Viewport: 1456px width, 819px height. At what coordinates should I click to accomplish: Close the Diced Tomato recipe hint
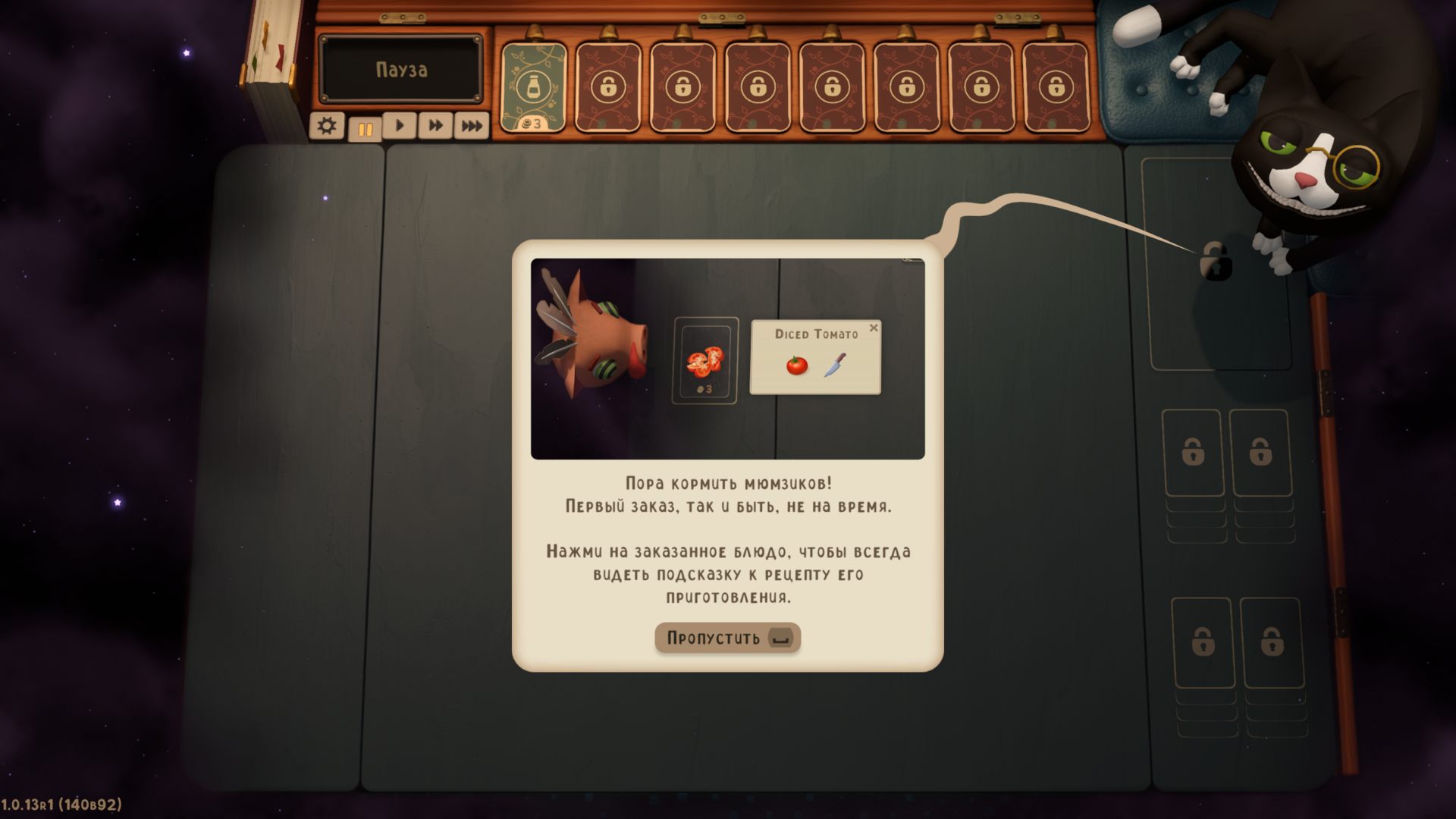(874, 328)
